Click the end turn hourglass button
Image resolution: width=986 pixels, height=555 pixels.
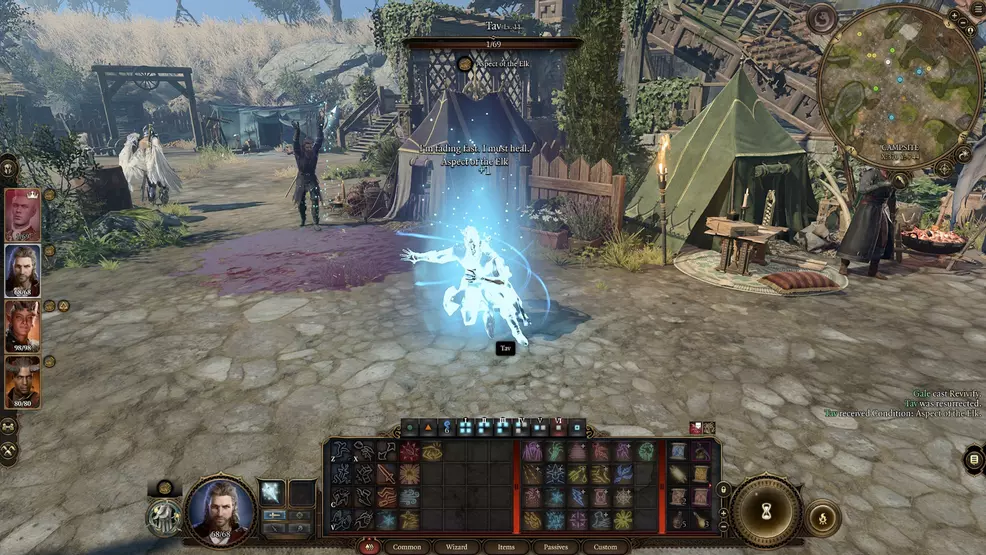pyautogui.click(x=766, y=510)
